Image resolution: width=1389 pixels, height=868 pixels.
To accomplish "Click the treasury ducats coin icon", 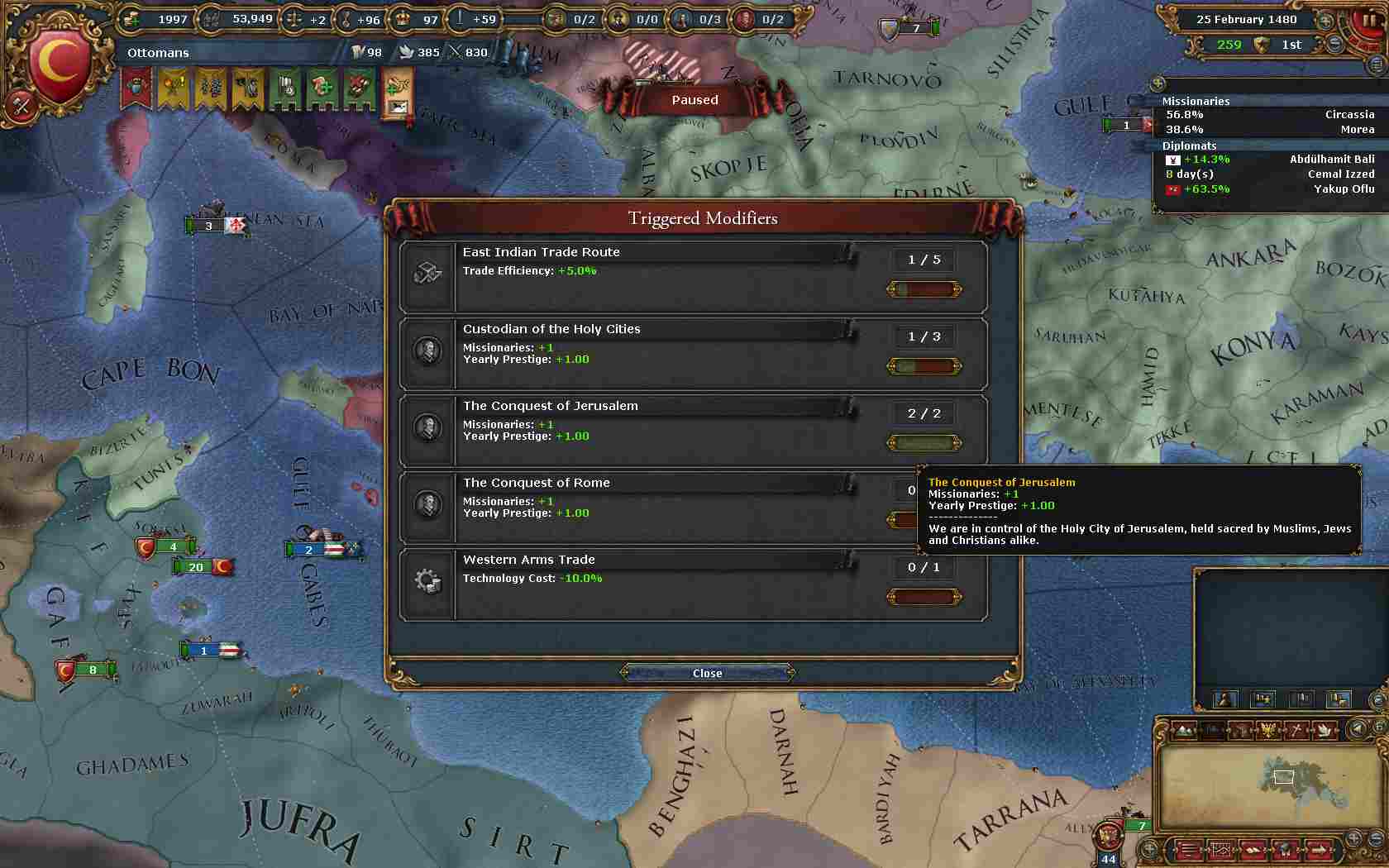I will [x=131, y=19].
